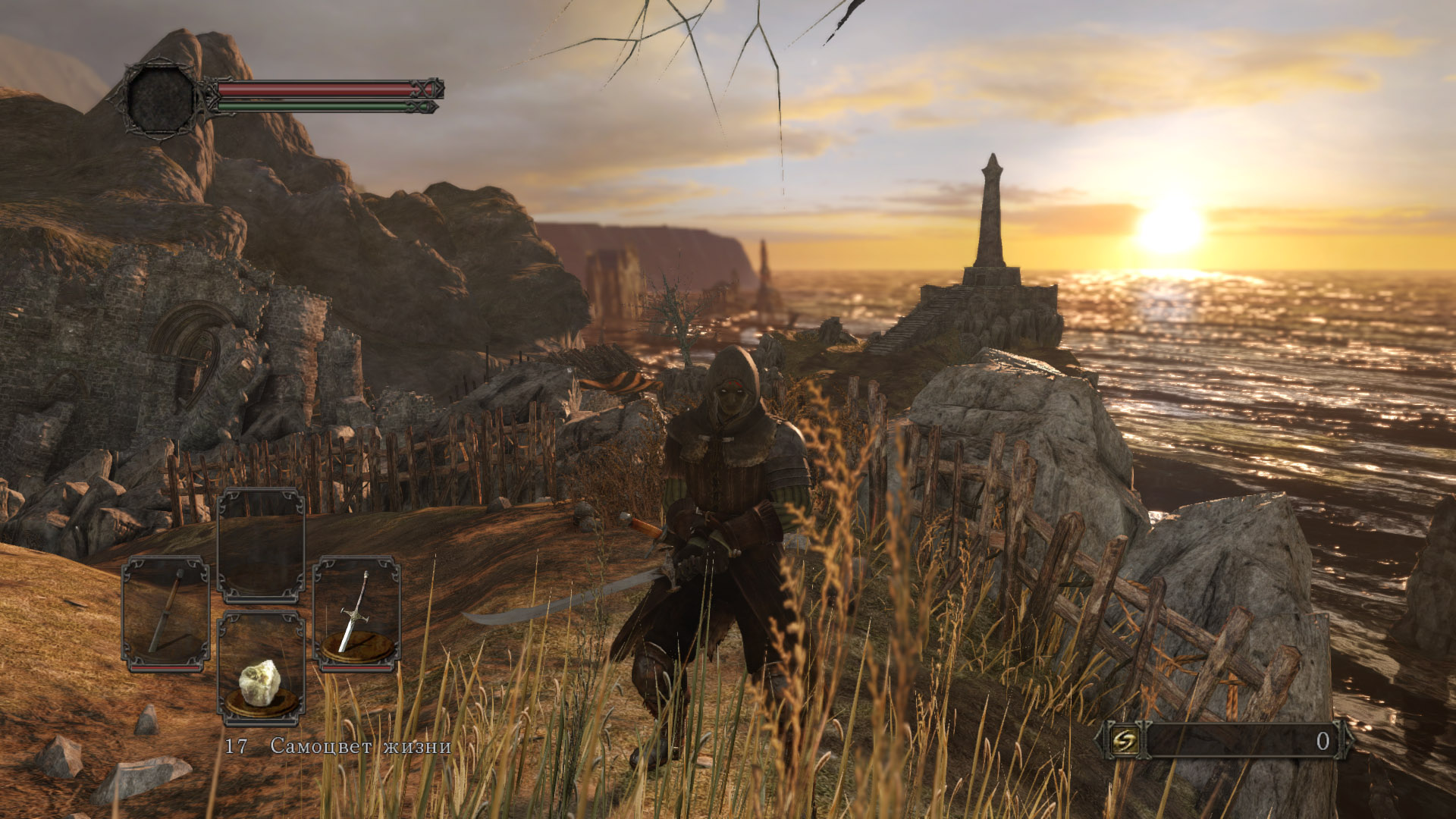Viewport: 1456px width, 819px height.
Task: Select the left-hand weapon slot
Action: click(165, 614)
